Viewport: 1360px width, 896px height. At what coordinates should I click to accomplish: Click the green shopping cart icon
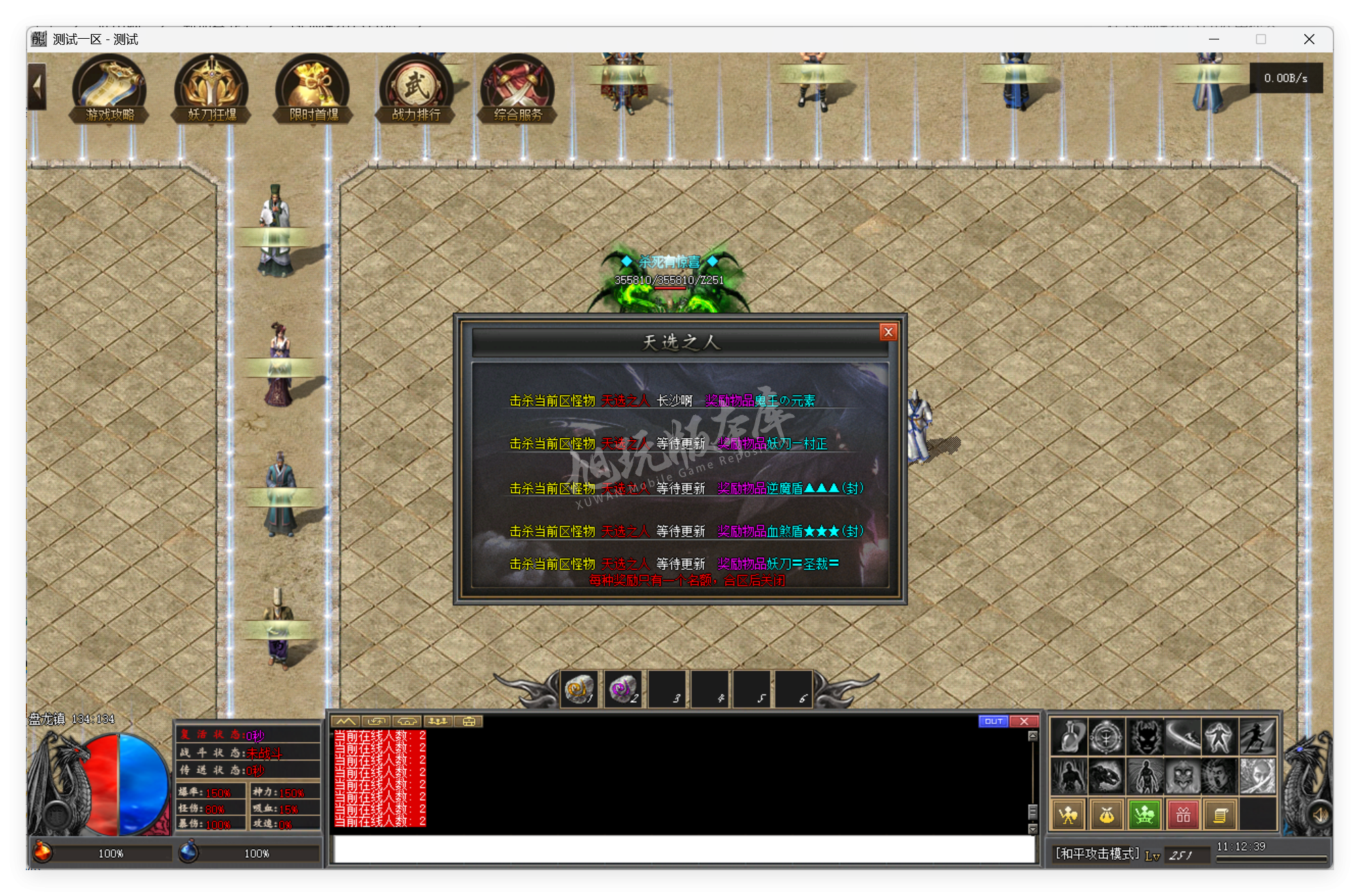pos(1144,814)
